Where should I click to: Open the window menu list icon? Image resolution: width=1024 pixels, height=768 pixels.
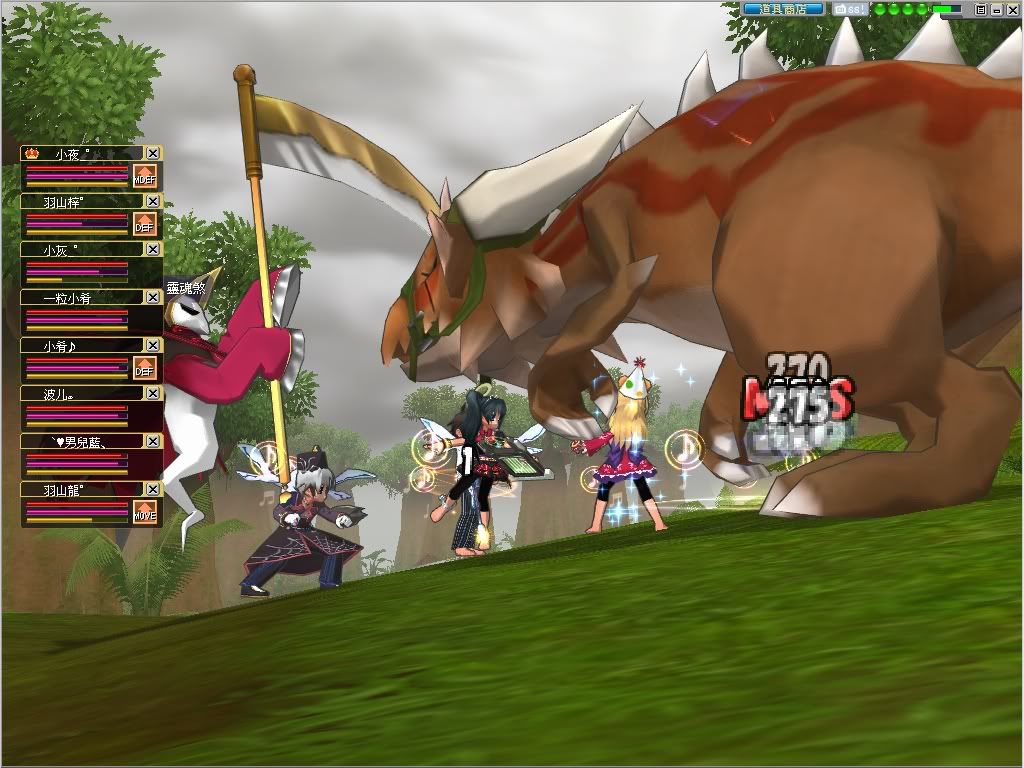[x=981, y=9]
